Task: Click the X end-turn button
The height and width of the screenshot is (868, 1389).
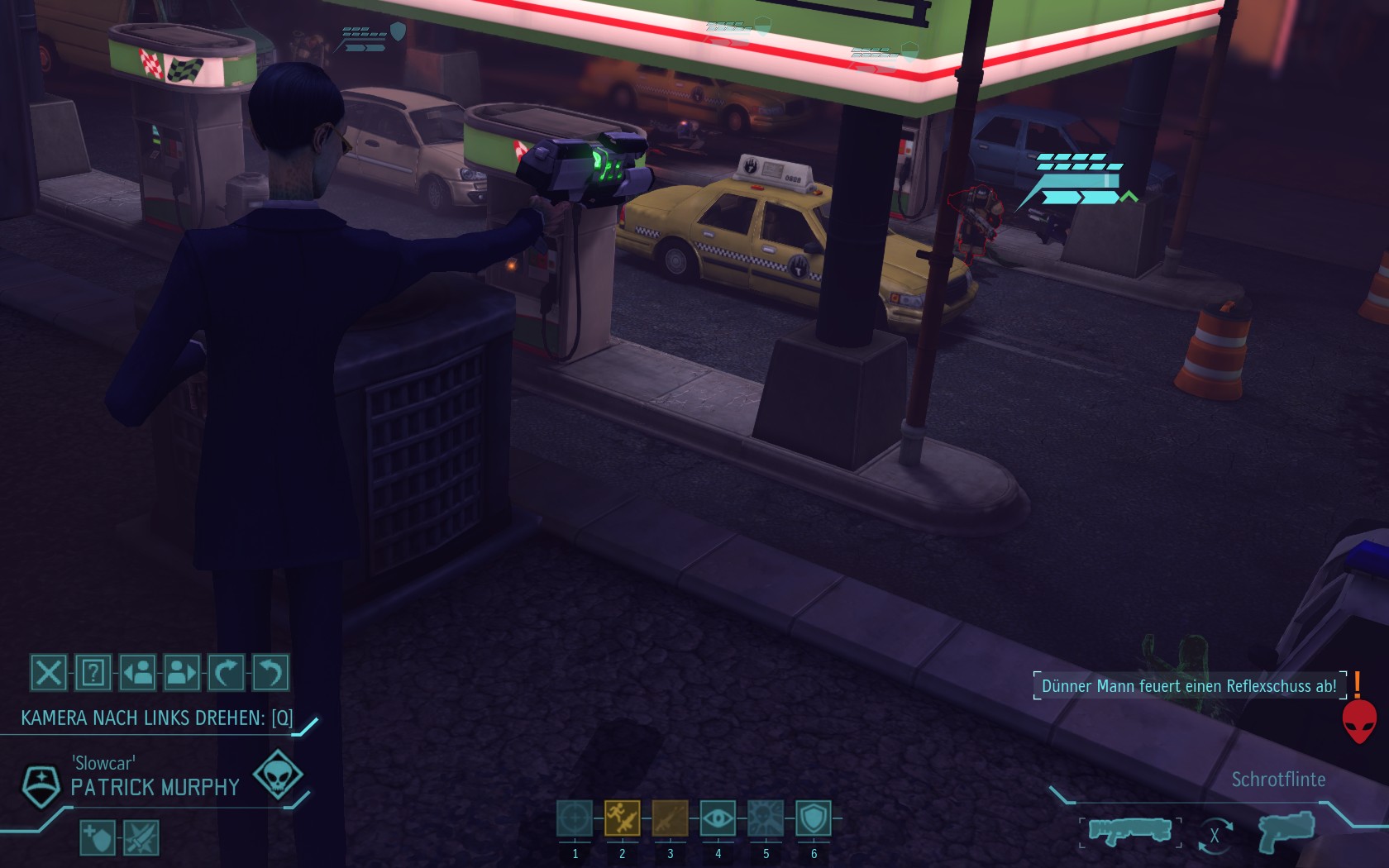Action: 48,673
